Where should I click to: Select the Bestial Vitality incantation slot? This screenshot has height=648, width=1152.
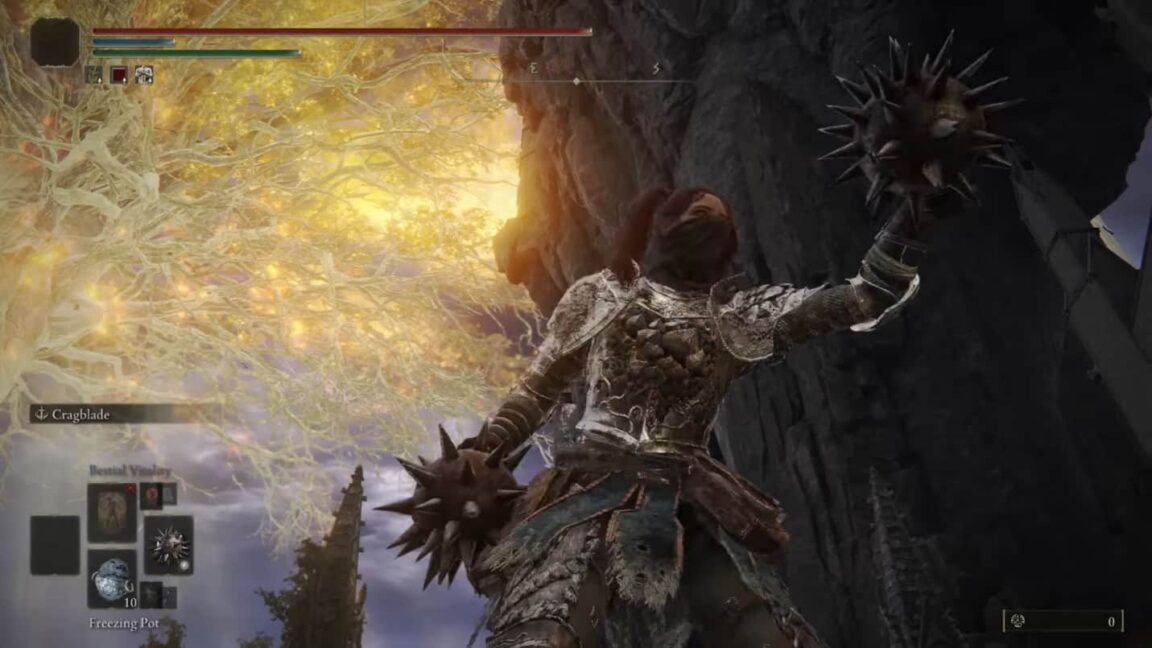[x=112, y=512]
